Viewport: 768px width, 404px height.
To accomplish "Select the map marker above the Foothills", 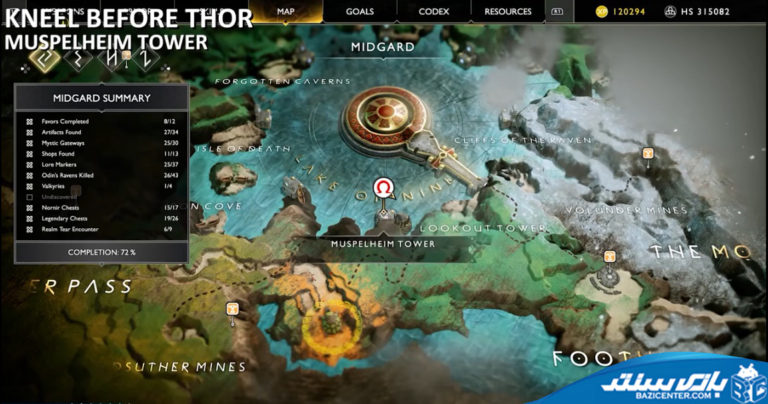I will point(609,257).
